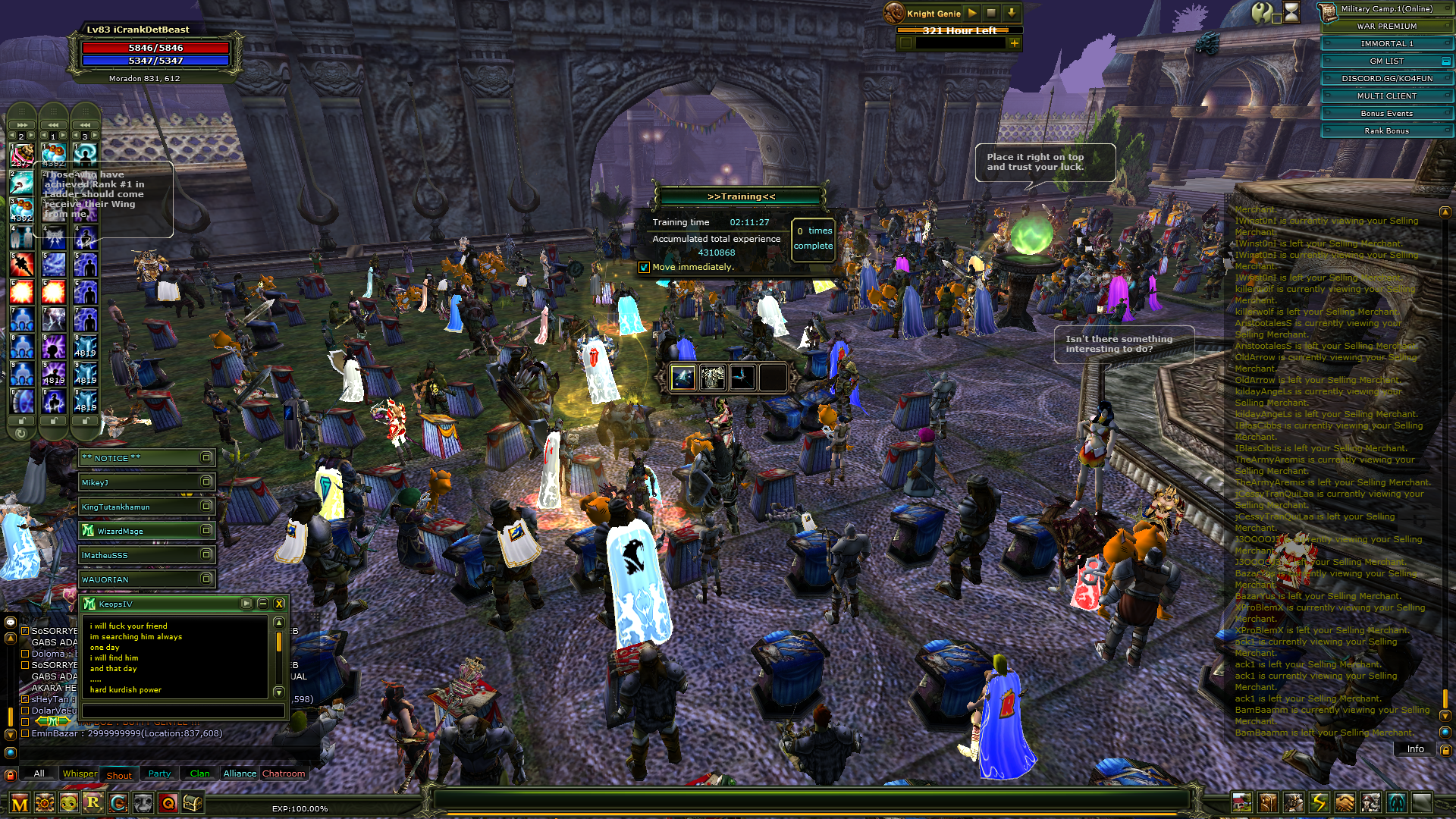
Task: Click the DISCORD.GG/KO4FUN button
Action: pyautogui.click(x=1386, y=79)
